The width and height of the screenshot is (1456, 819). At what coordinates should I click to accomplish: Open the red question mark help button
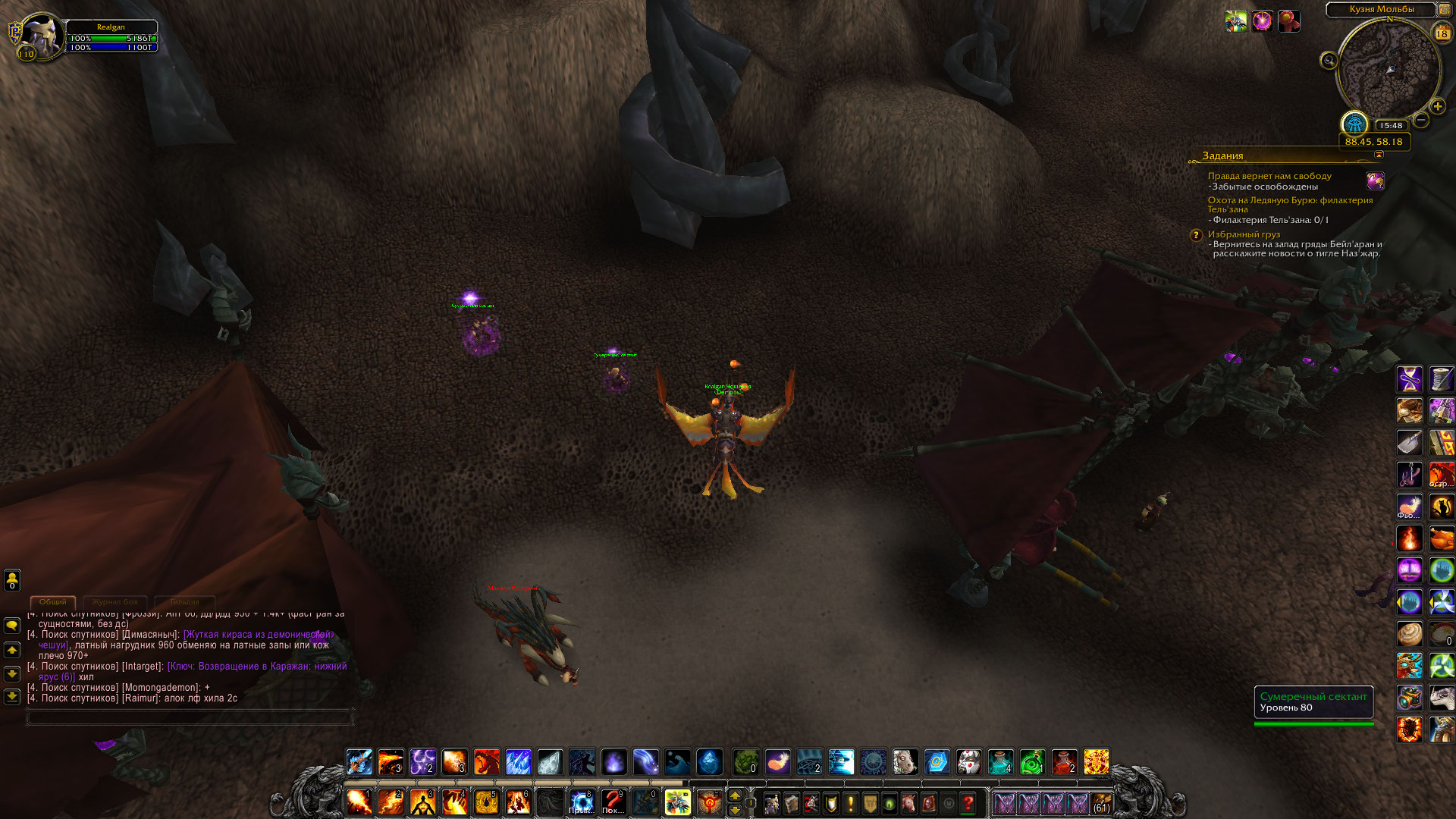pos(968,802)
